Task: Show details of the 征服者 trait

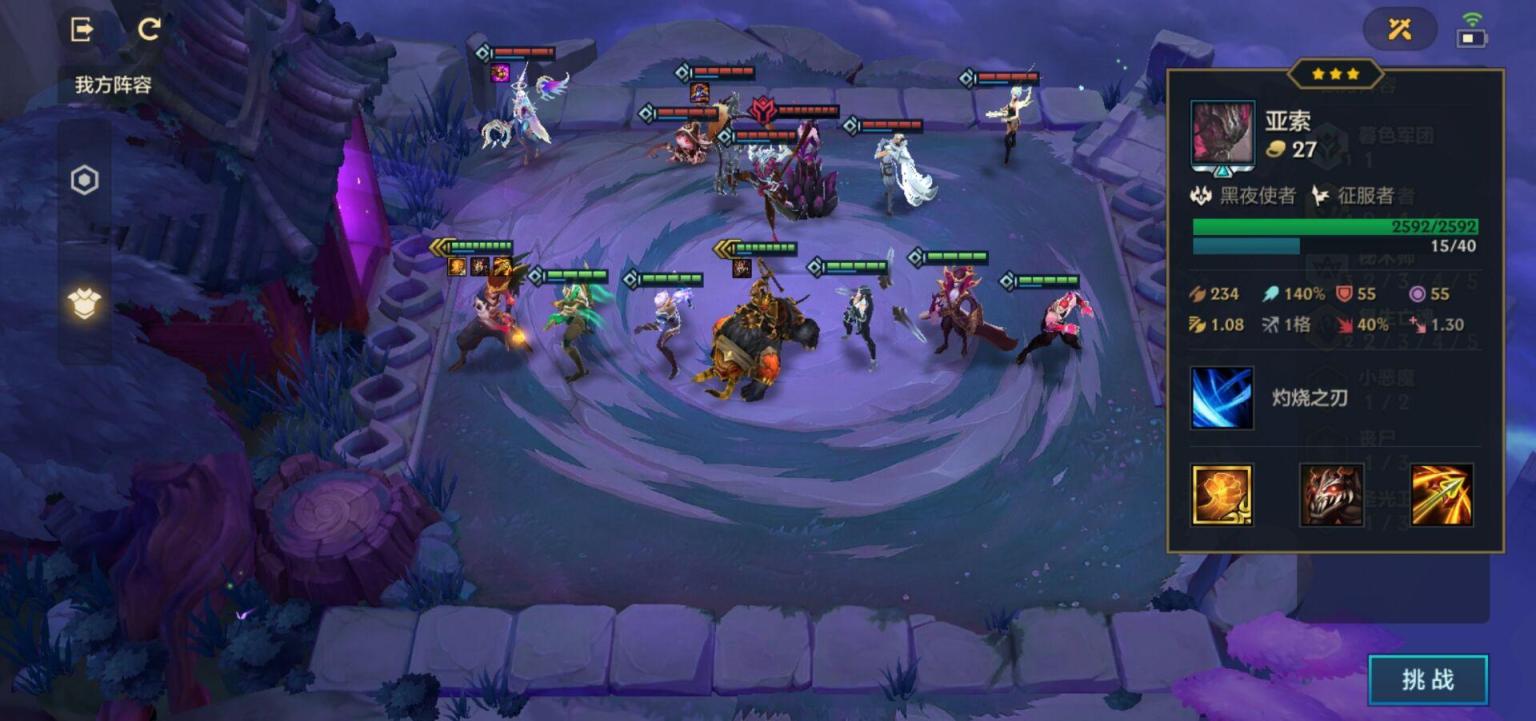Action: (1354, 195)
